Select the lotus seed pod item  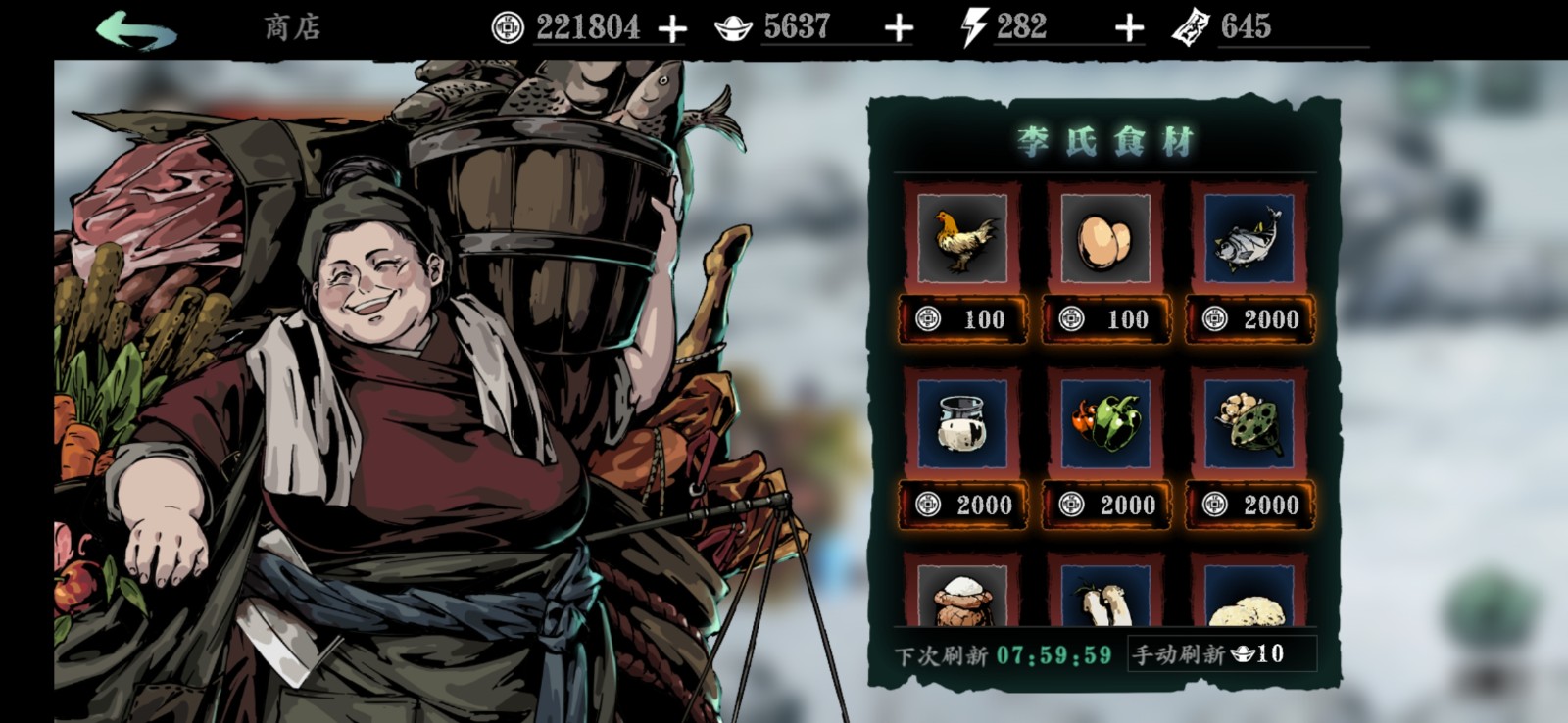pyautogui.click(x=1249, y=424)
